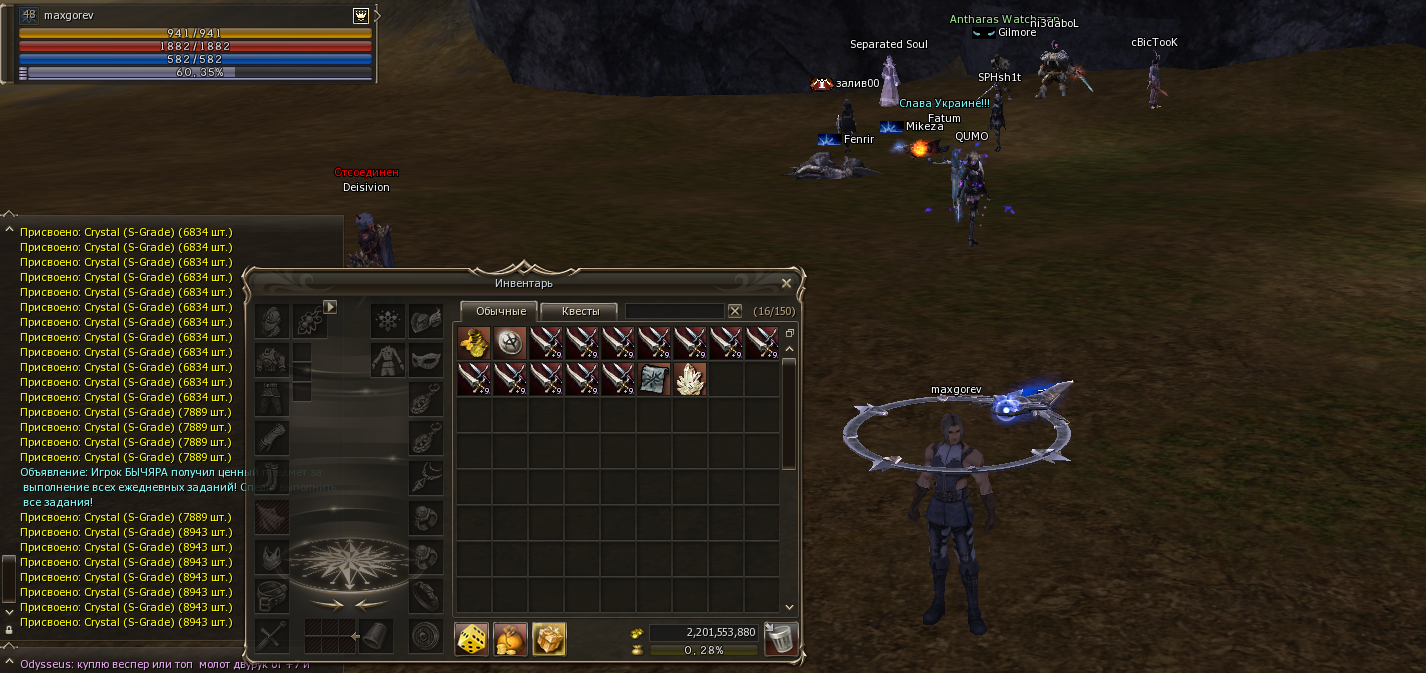This screenshot has width=1426, height=673.
Task: Select the round silver pentagram coin item
Action: point(510,343)
